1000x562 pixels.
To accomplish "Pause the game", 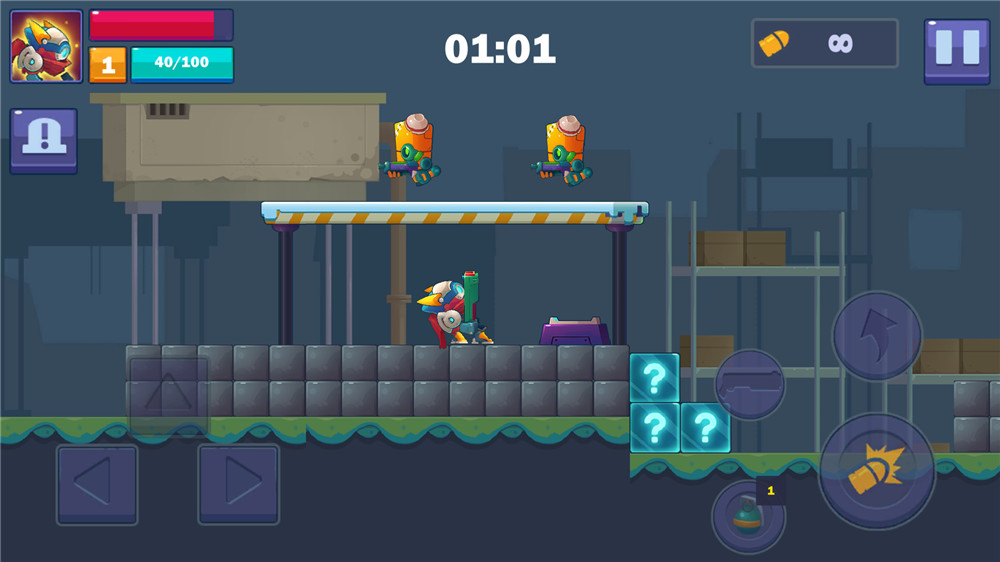I will coord(957,51).
